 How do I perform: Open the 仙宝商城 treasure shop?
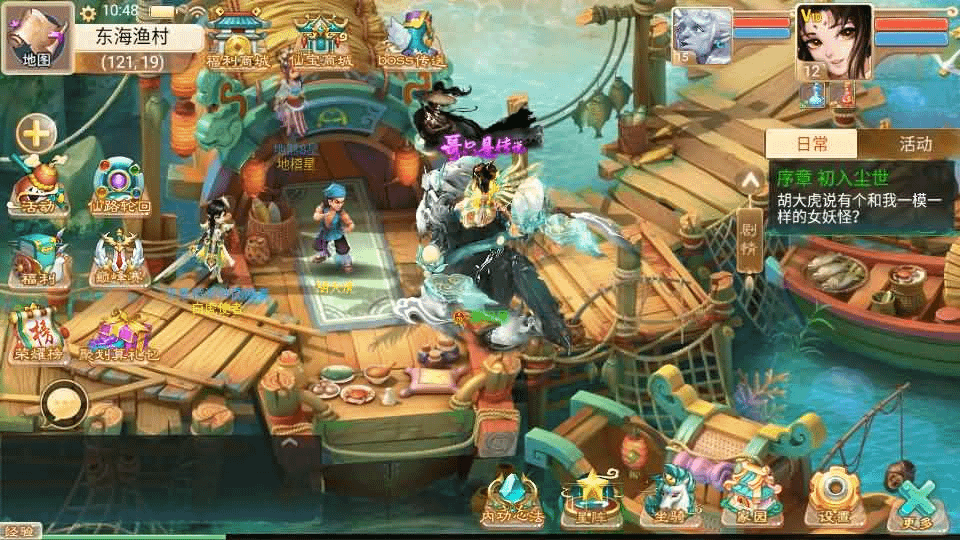pos(322,42)
